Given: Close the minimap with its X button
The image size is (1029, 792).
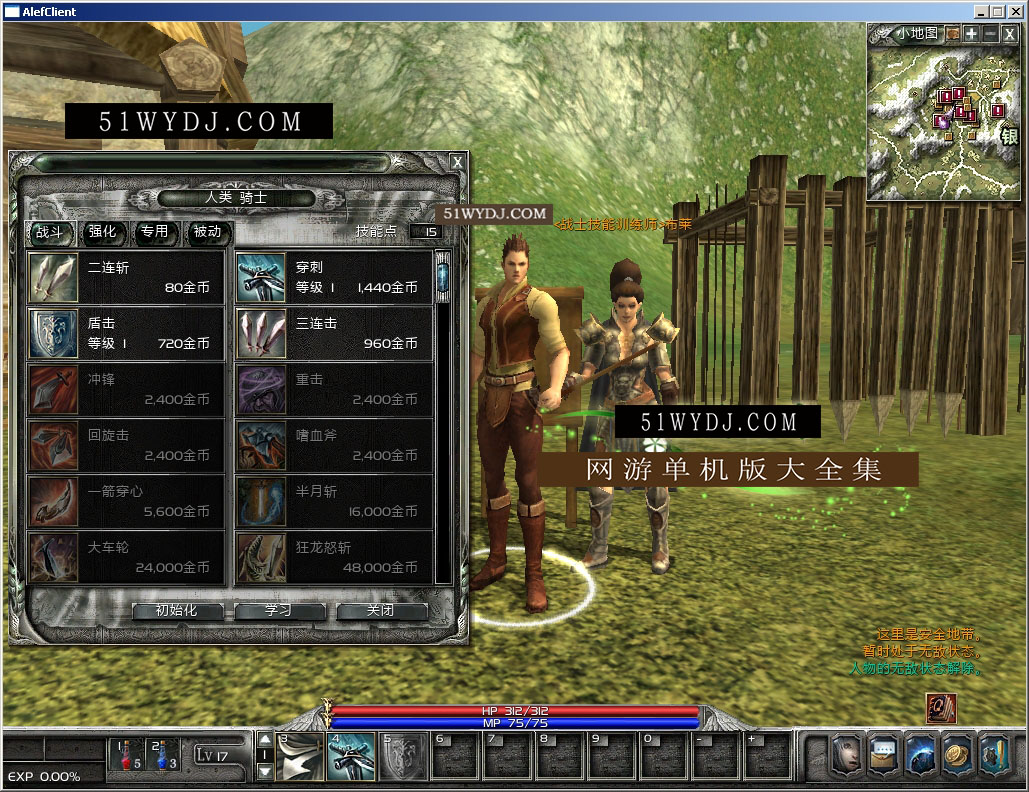Looking at the screenshot, I should tap(1009, 34).
